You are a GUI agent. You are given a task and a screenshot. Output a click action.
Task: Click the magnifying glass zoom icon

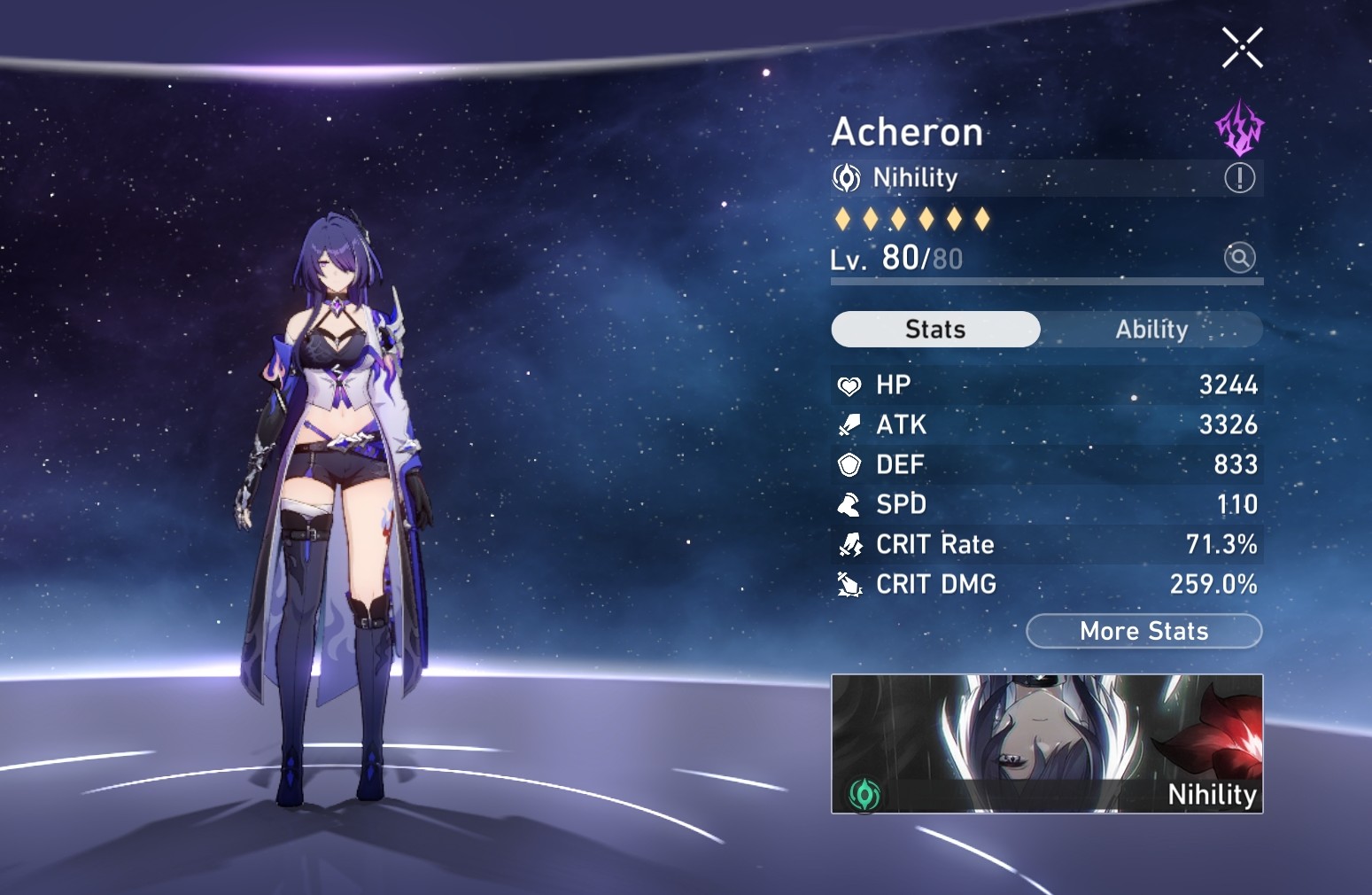(1239, 258)
